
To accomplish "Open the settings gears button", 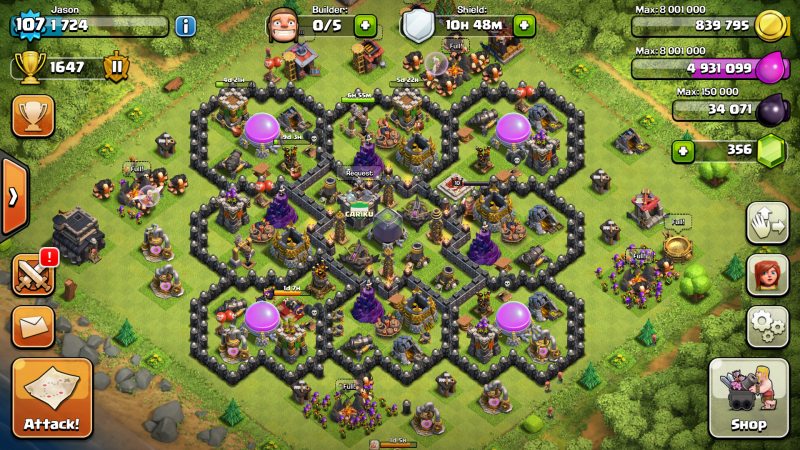I will tap(767, 326).
